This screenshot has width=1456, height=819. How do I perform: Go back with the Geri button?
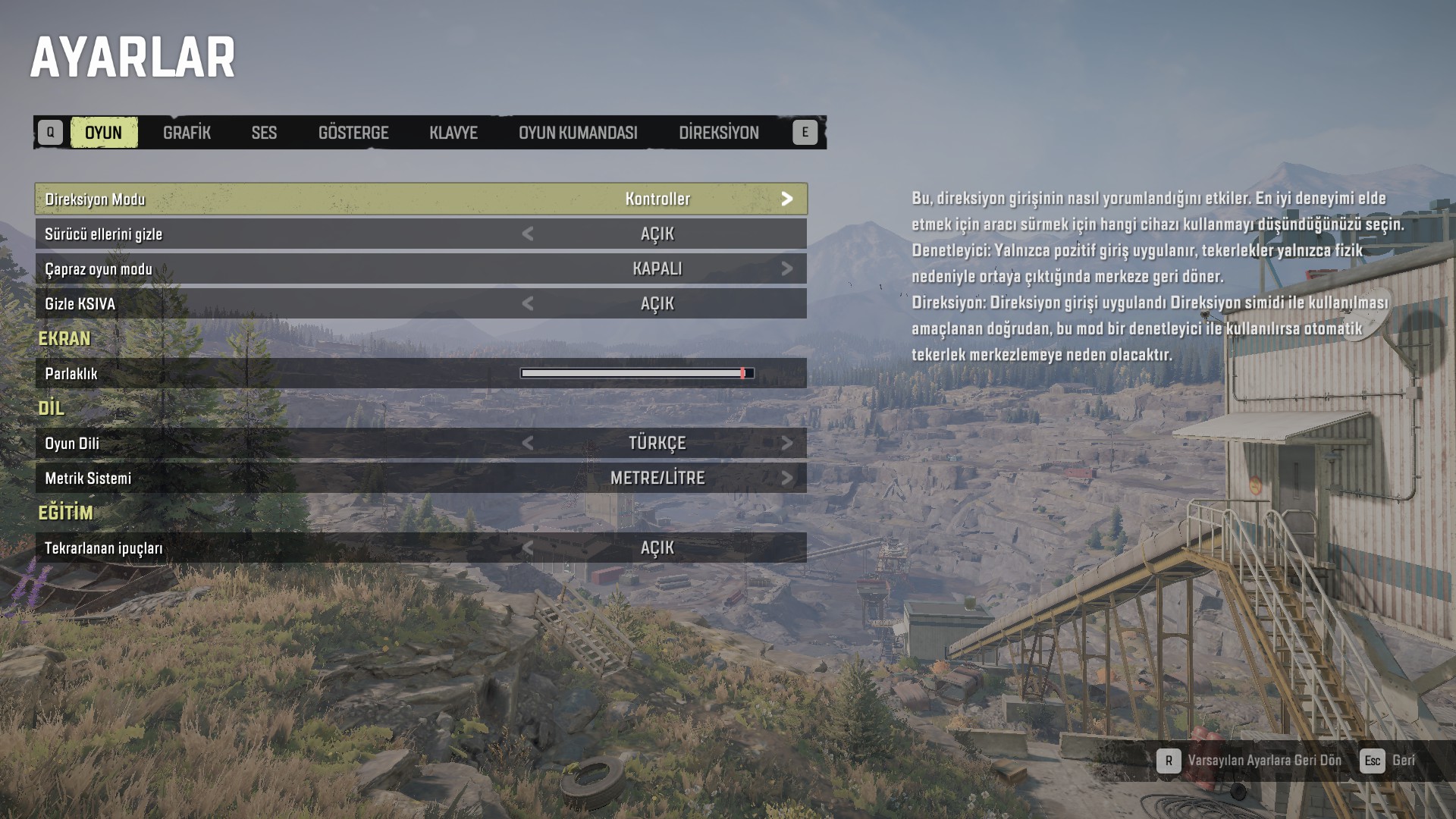(x=1388, y=761)
